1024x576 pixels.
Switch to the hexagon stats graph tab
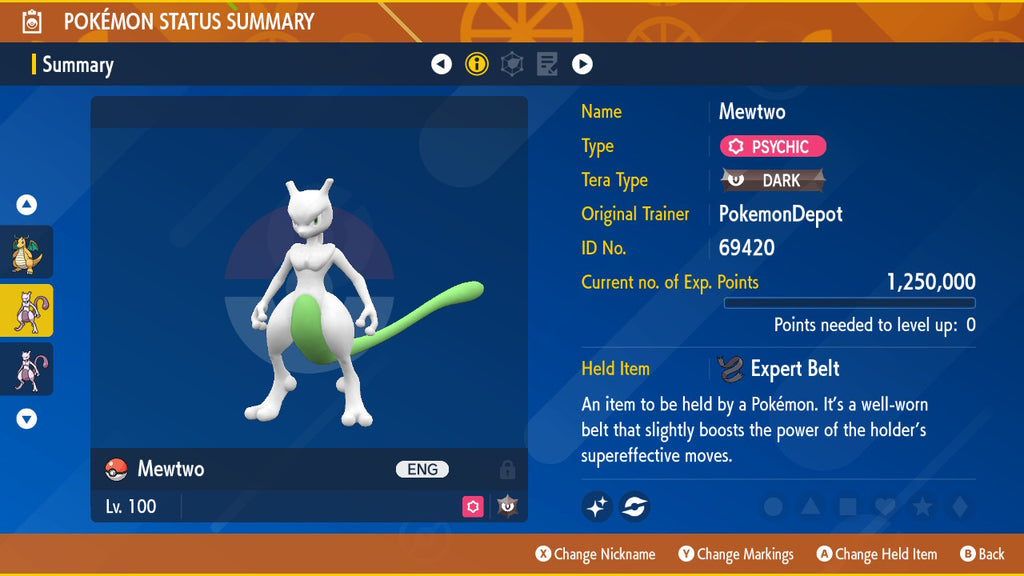[x=512, y=65]
